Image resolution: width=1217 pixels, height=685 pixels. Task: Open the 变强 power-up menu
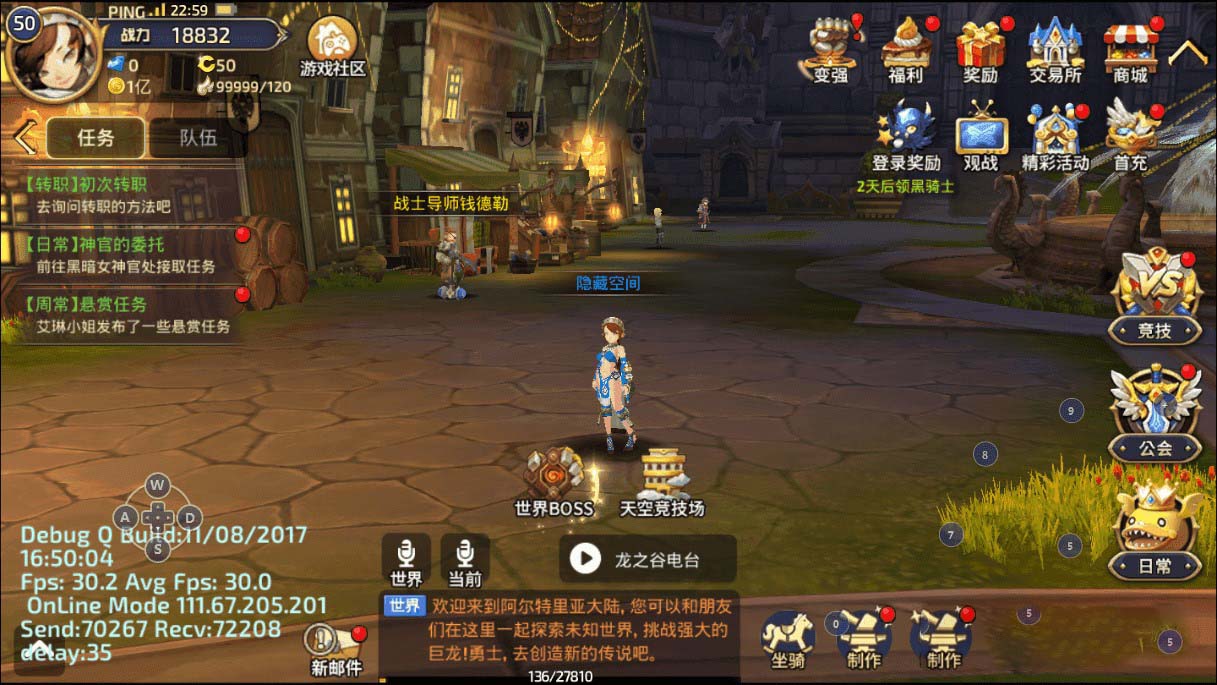point(831,48)
